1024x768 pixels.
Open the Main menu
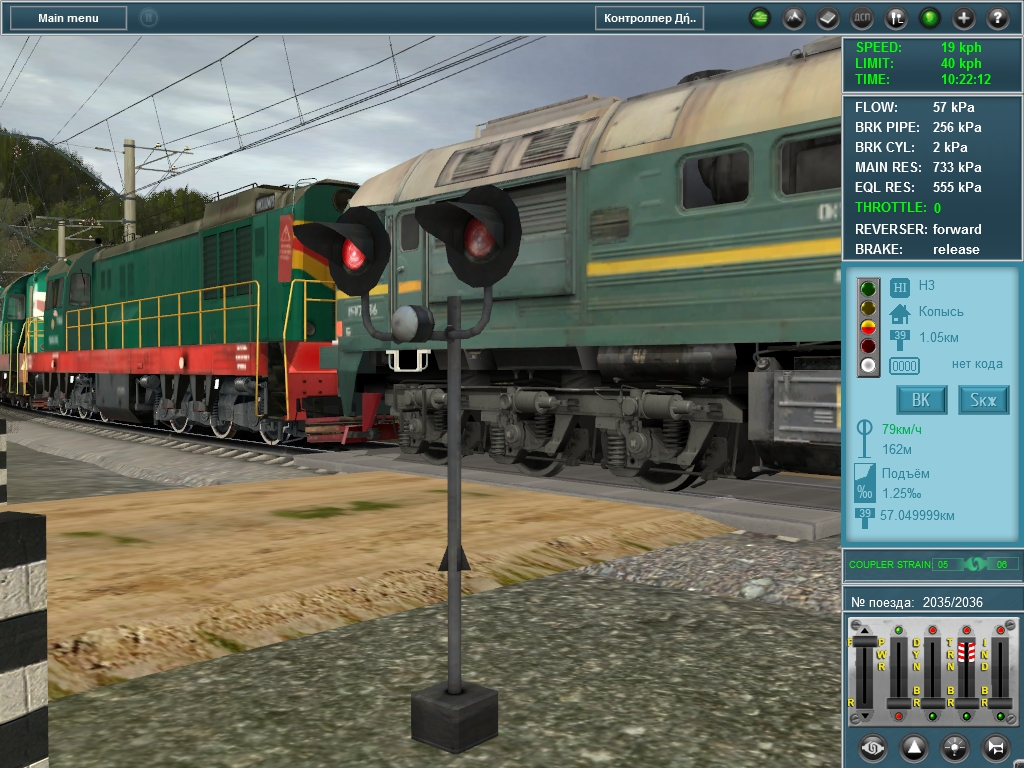[x=68, y=18]
